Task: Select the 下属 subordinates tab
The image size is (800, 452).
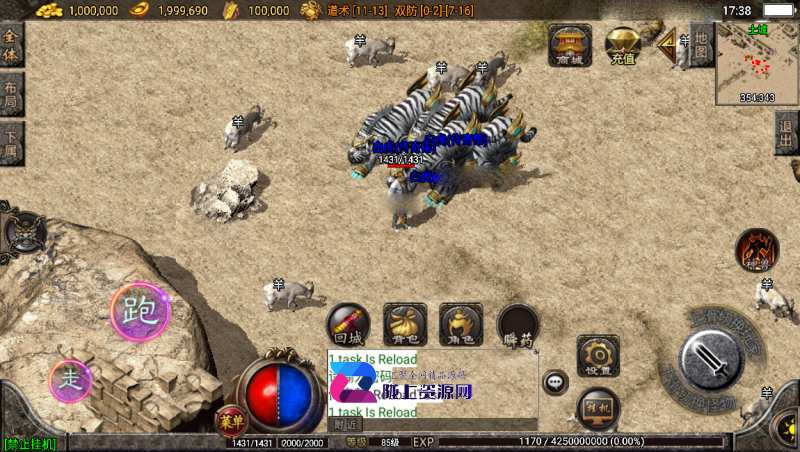Action: pos(11,145)
